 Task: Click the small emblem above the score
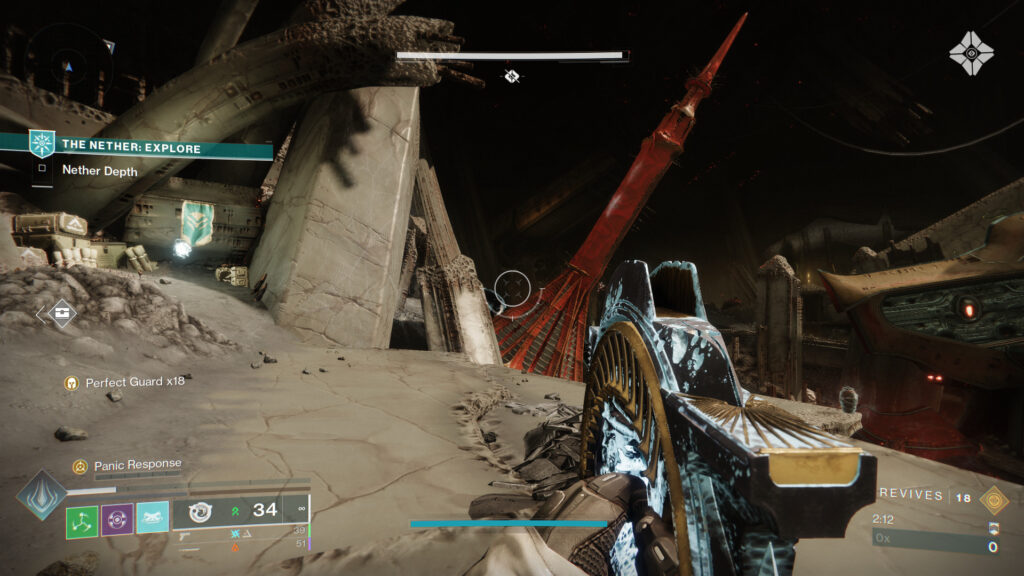click(x=993, y=528)
